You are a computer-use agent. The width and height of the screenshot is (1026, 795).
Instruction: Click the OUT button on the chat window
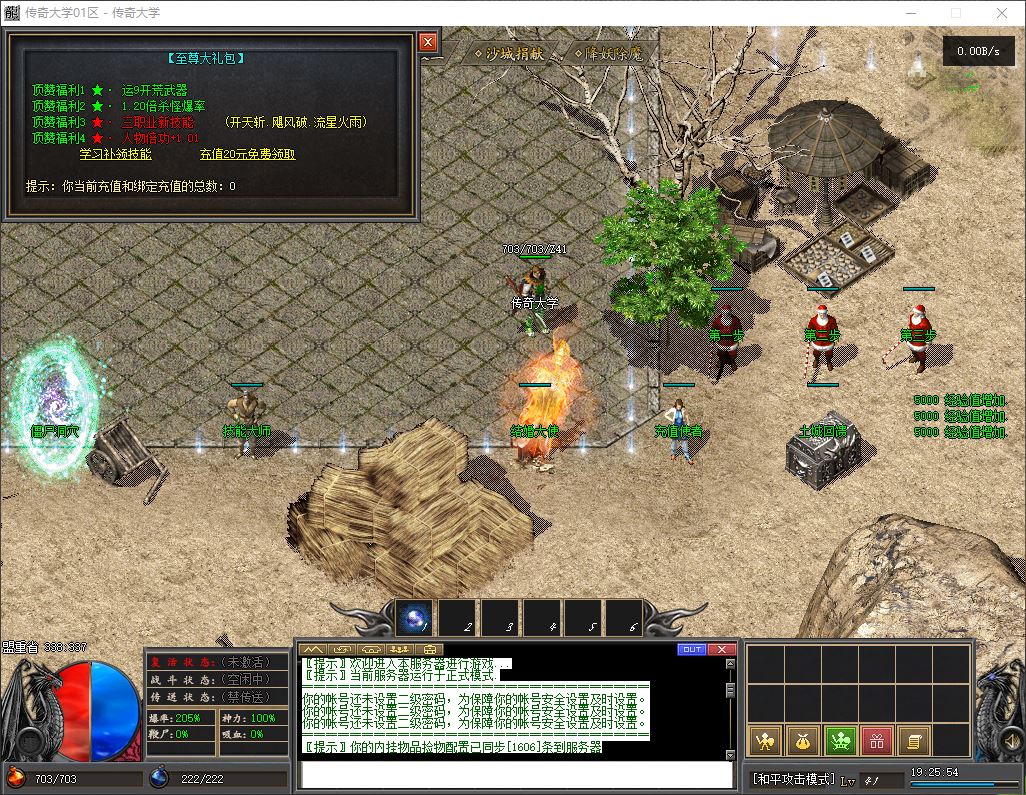pyautogui.click(x=692, y=649)
